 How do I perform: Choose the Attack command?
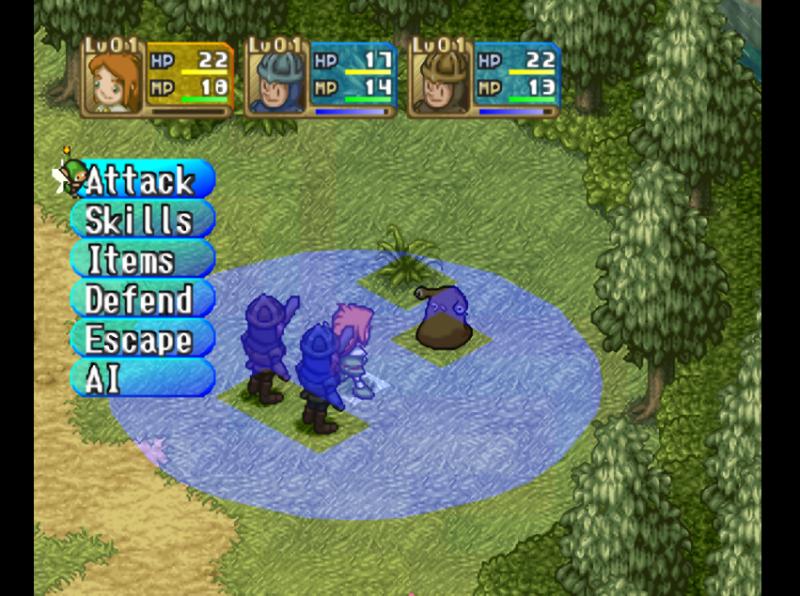tap(141, 181)
